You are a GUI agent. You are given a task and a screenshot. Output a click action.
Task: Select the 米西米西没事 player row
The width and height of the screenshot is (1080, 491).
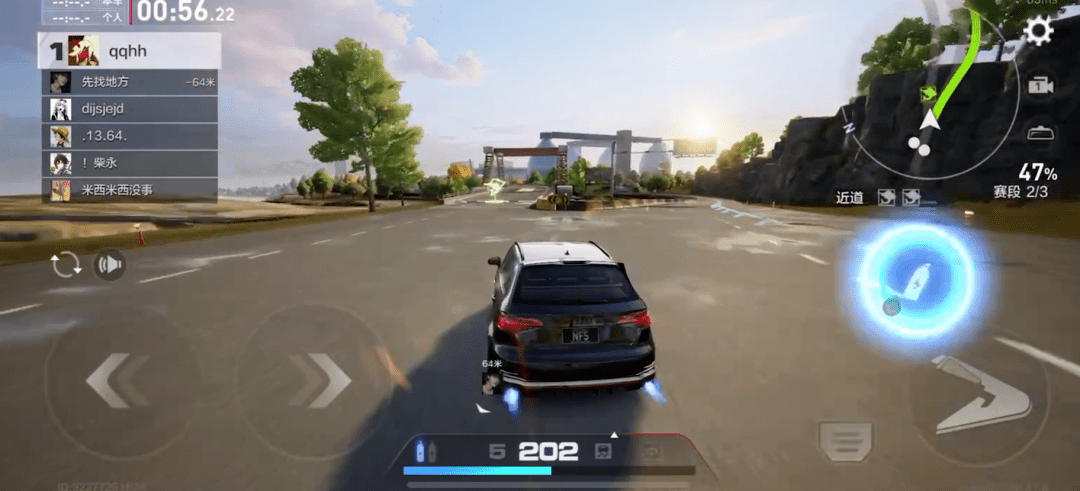tap(129, 189)
